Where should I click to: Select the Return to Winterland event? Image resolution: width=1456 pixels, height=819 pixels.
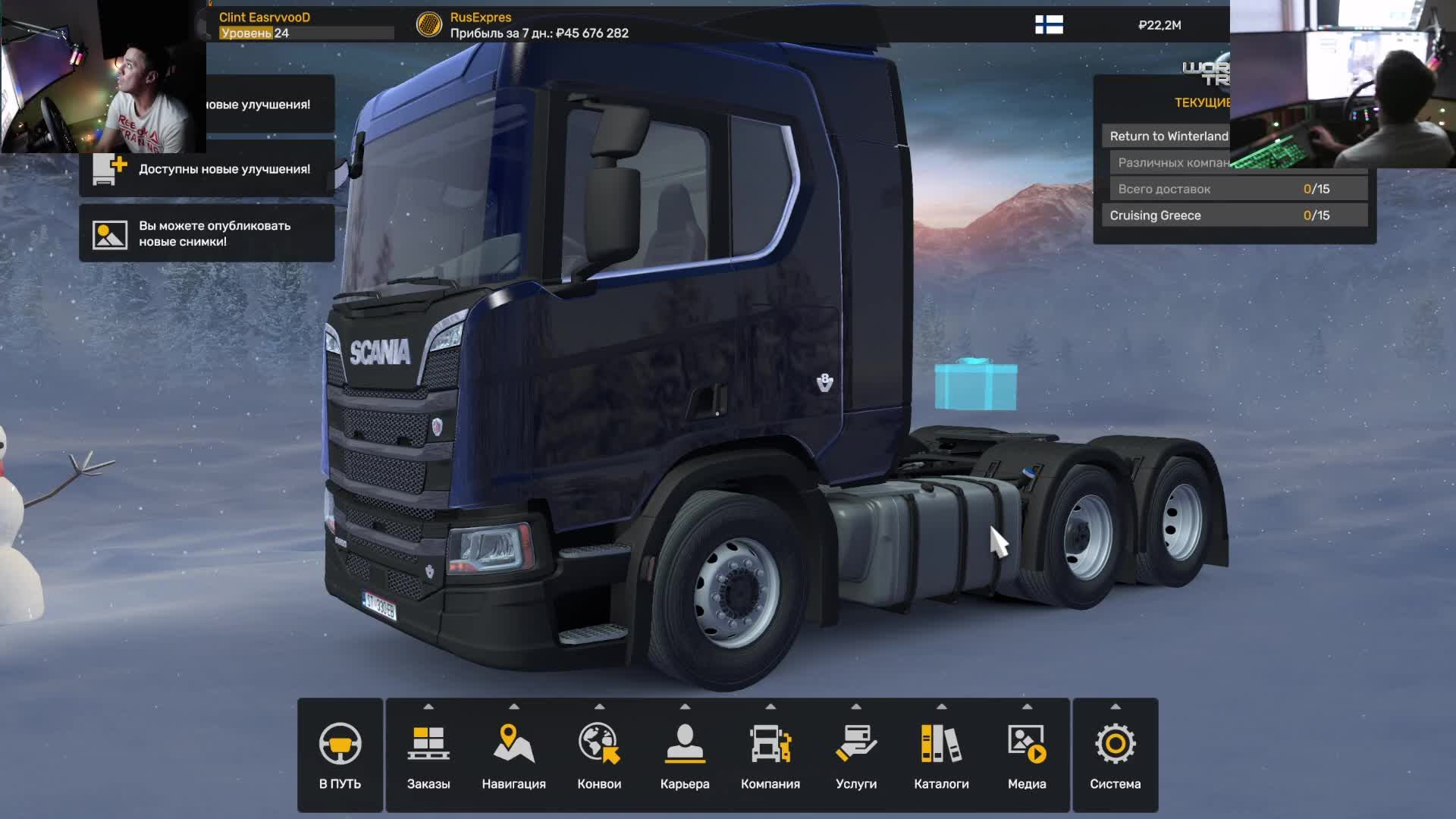(1168, 136)
